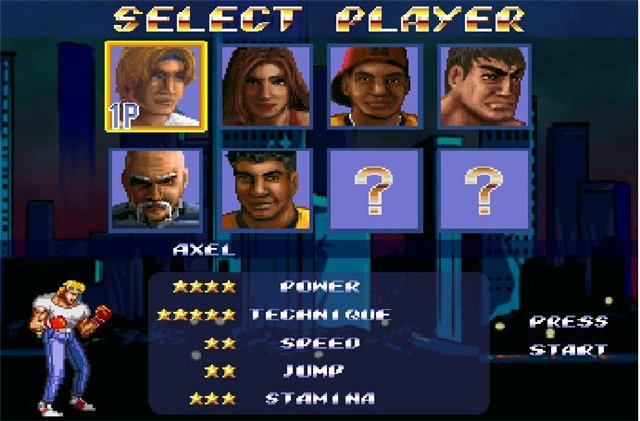Select the scowling dark-haired fighter portrait

(483, 85)
